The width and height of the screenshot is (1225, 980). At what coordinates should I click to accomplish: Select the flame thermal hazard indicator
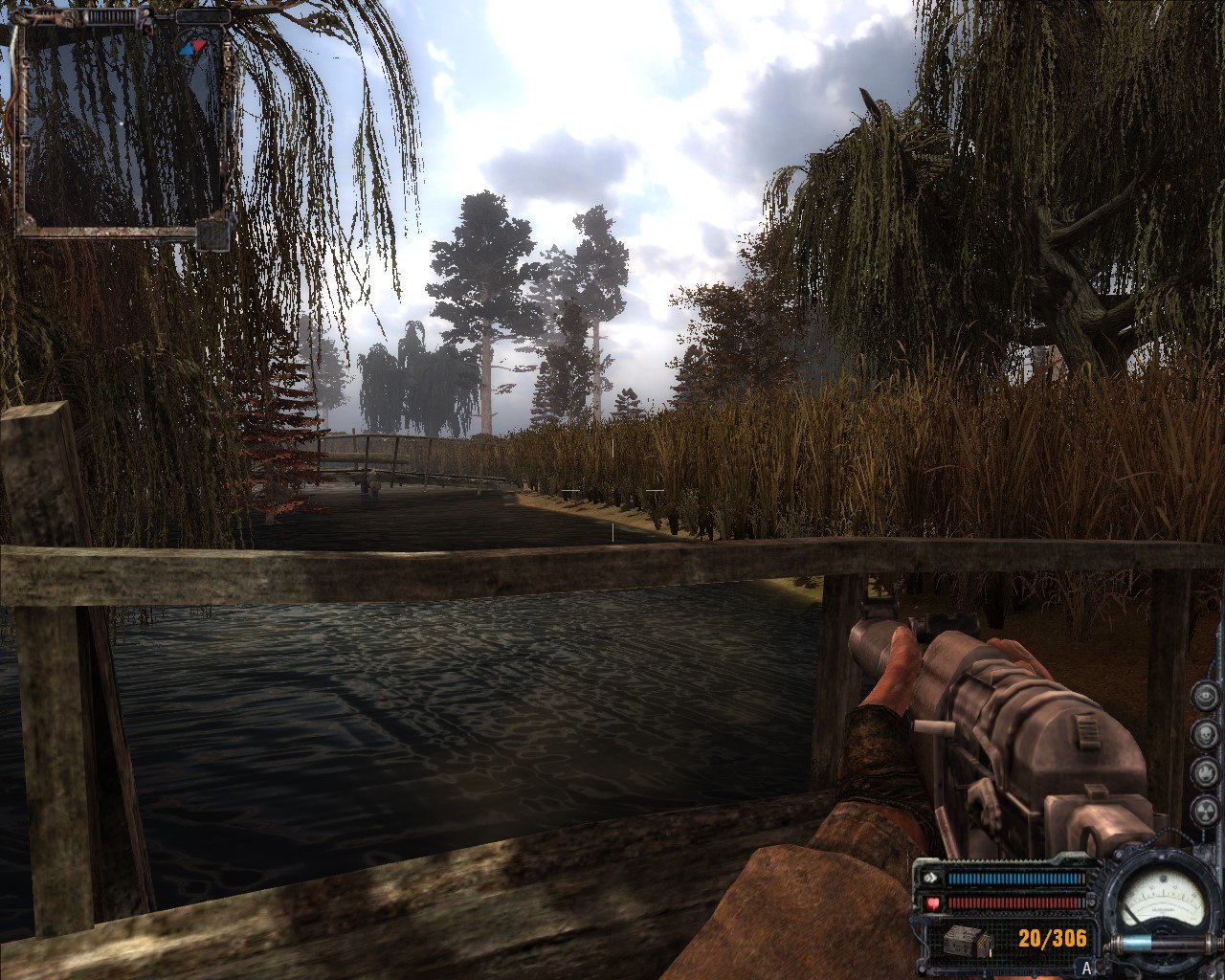1204,772
